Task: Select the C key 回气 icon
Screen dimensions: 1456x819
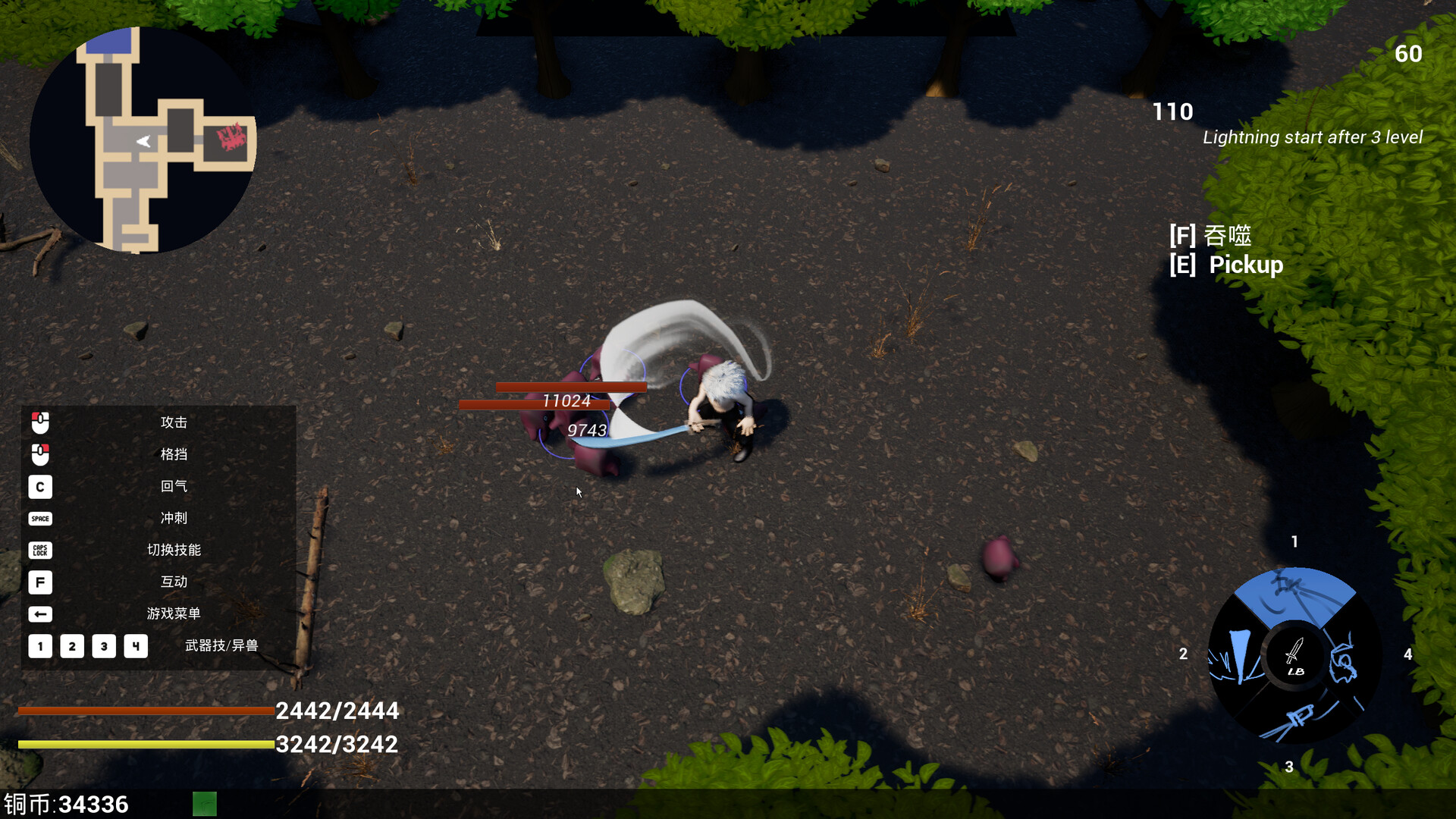Action: pyautogui.click(x=40, y=487)
